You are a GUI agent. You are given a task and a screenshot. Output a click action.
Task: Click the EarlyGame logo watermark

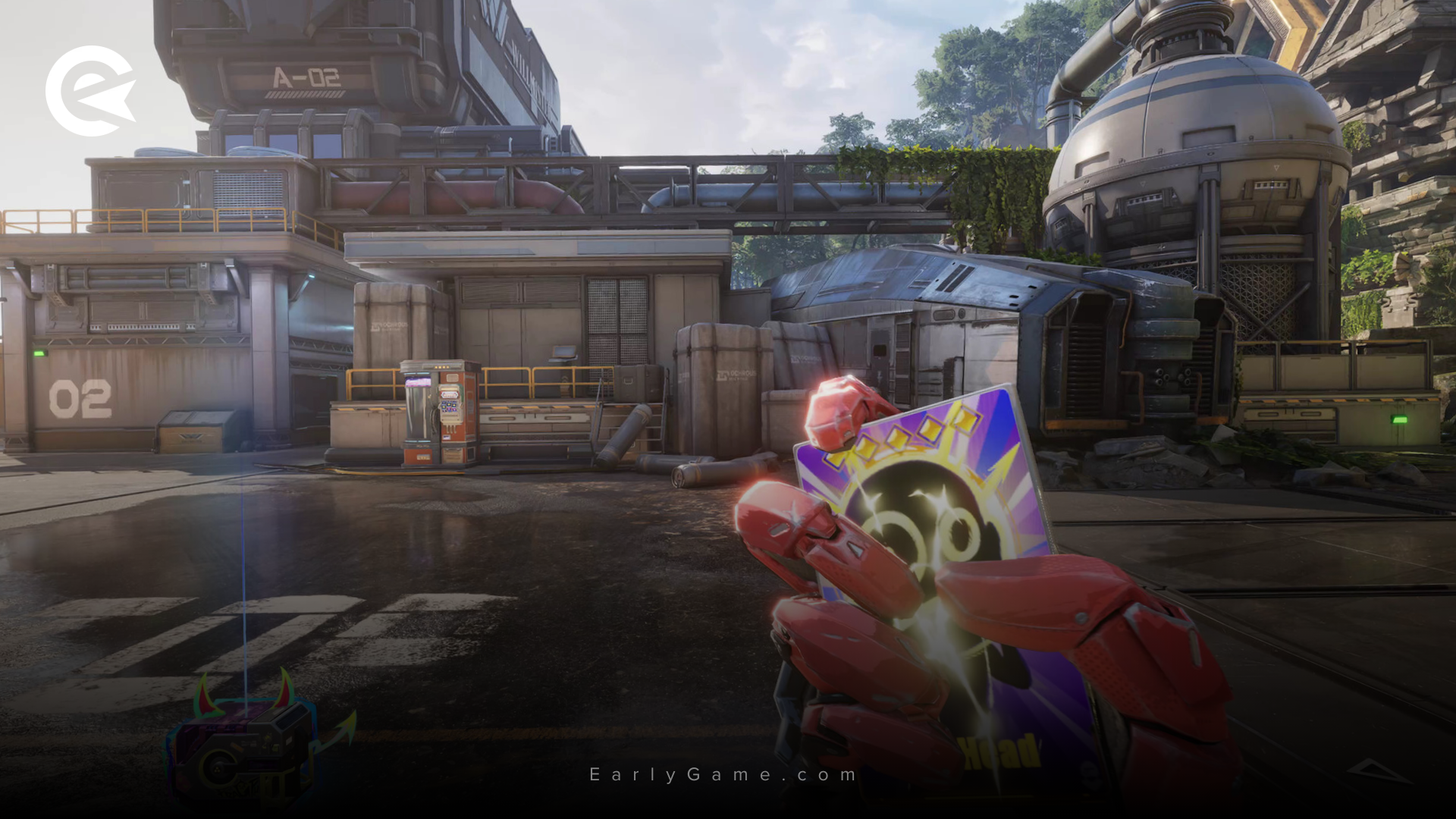pyautogui.click(x=90, y=90)
